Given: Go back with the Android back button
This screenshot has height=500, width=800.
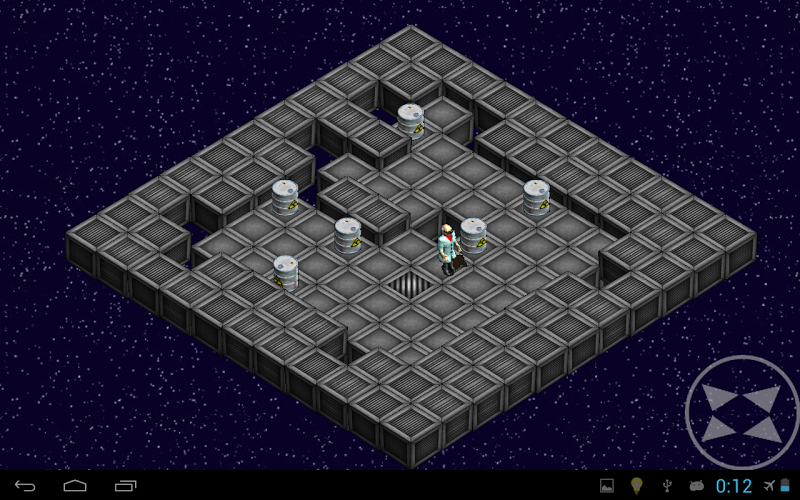Looking at the screenshot, I should 25,486.
